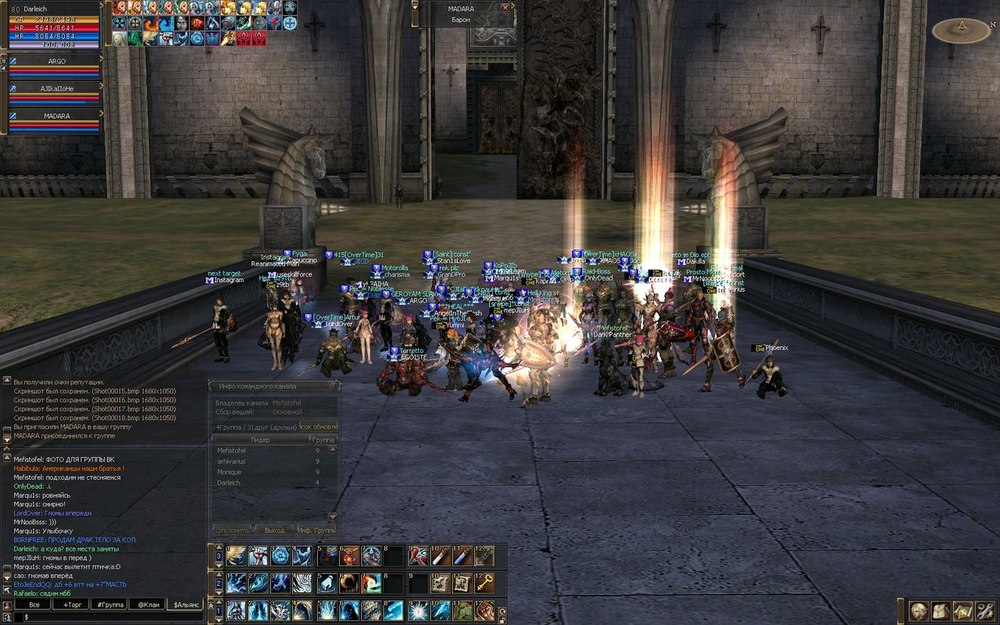The height and width of the screenshot is (625, 1000).
Task: Switch to the Все chat tab
Action: (x=34, y=605)
